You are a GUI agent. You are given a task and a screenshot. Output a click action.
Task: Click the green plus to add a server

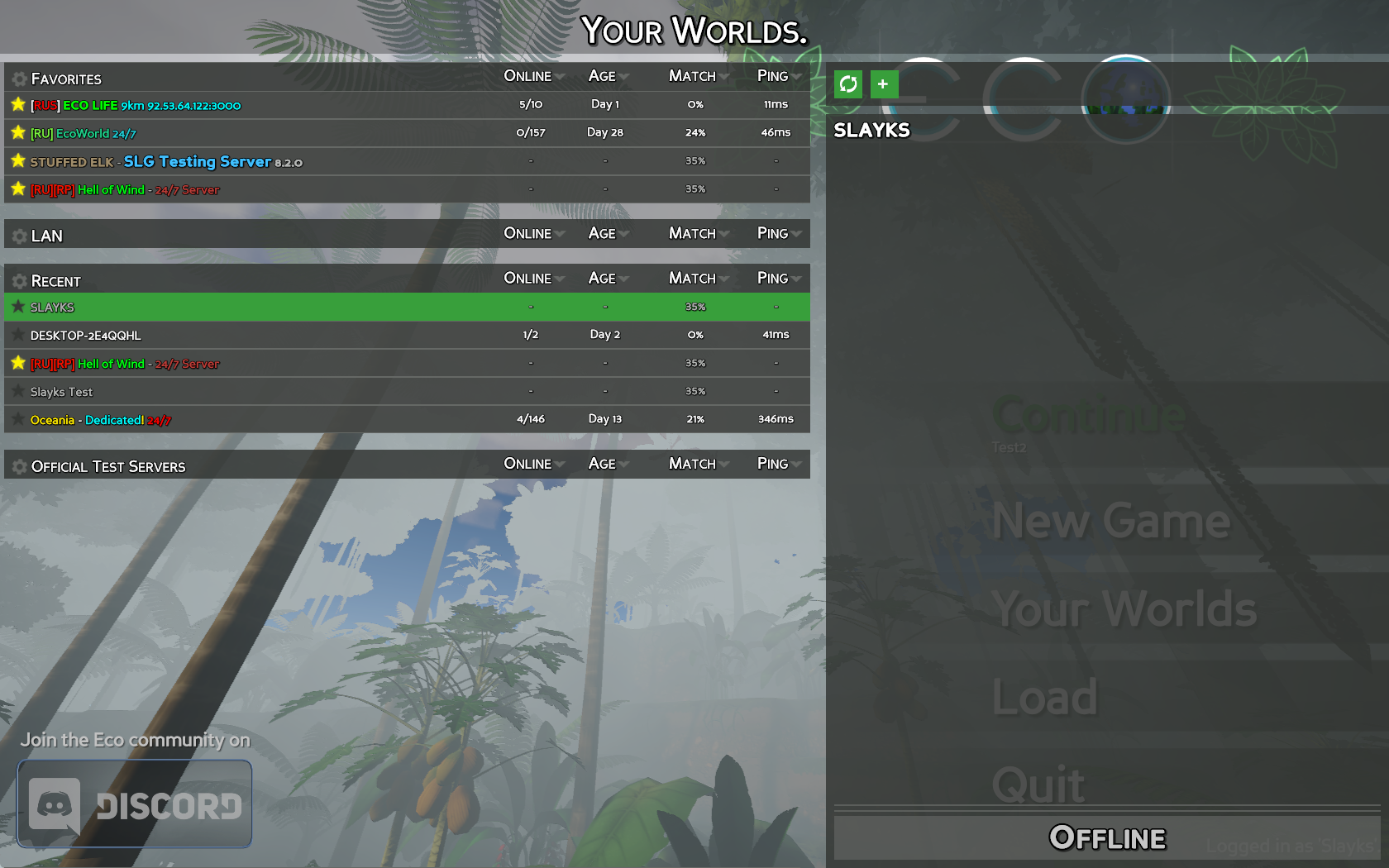point(884,83)
